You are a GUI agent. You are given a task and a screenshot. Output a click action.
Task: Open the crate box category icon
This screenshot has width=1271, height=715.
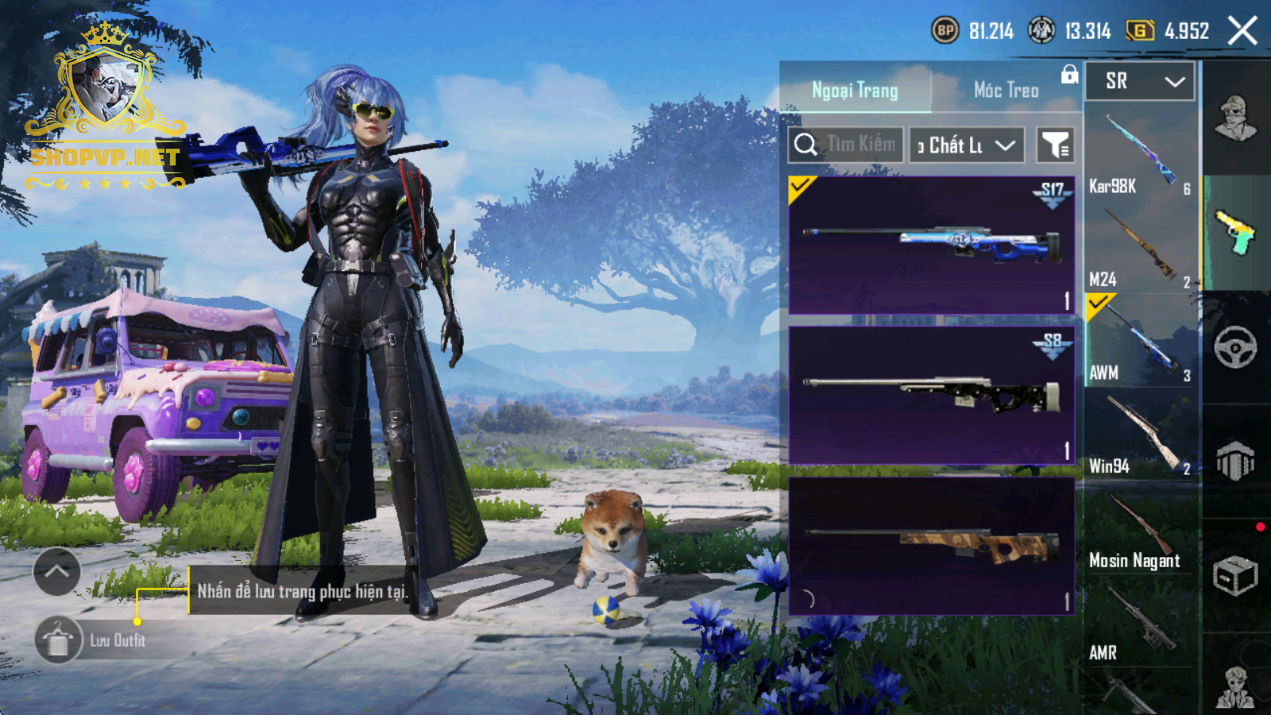pos(1236,575)
